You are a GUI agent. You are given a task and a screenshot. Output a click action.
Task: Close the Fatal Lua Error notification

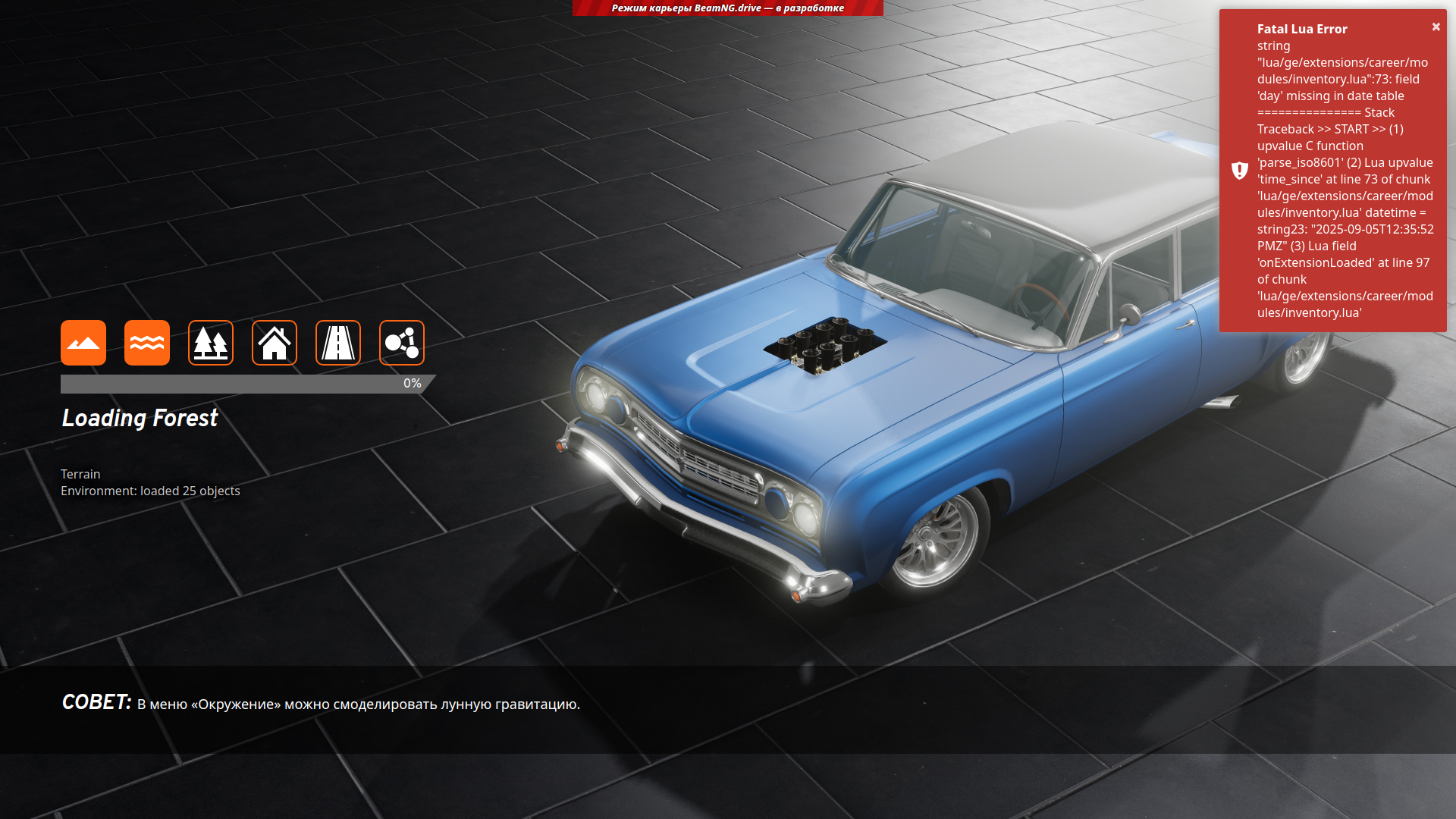1436,27
